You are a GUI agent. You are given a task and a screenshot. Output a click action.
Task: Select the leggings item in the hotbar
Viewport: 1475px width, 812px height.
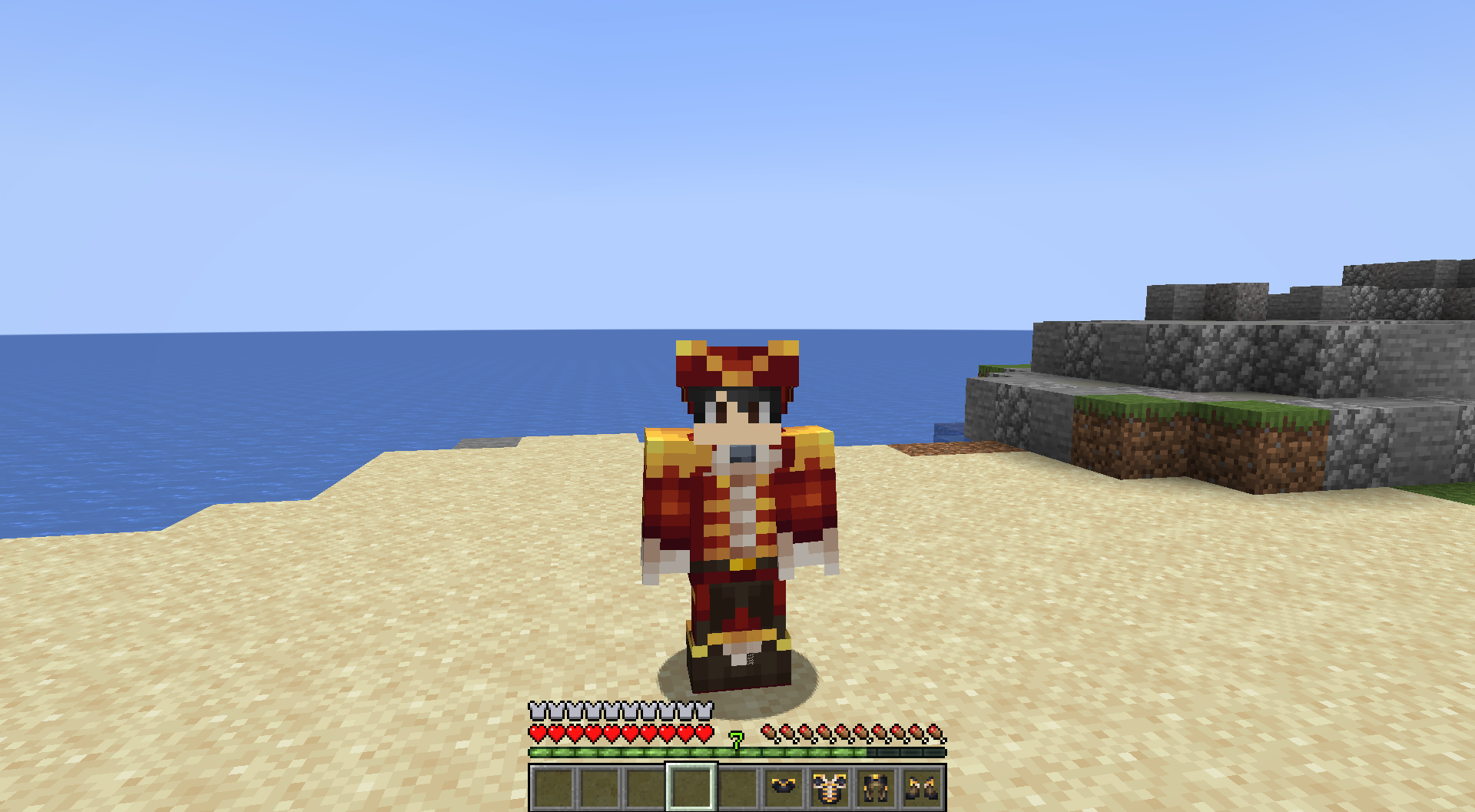(x=874, y=787)
